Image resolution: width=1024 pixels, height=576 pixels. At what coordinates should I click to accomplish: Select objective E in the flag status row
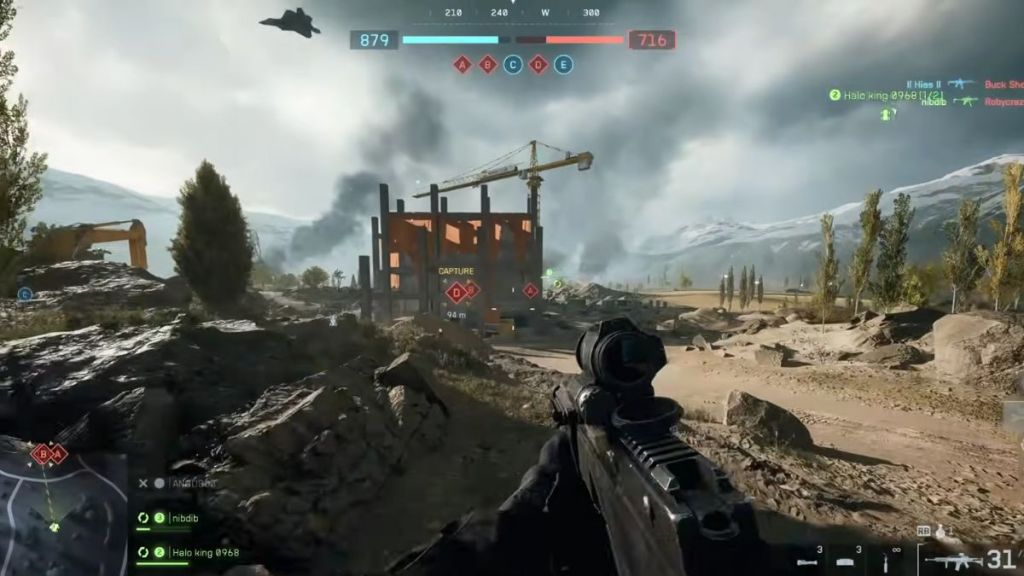click(x=564, y=65)
